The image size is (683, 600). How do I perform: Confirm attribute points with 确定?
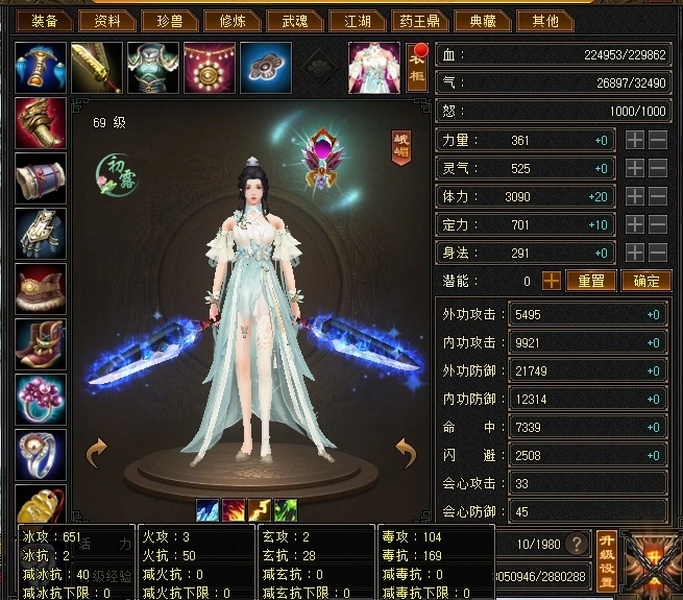(646, 281)
